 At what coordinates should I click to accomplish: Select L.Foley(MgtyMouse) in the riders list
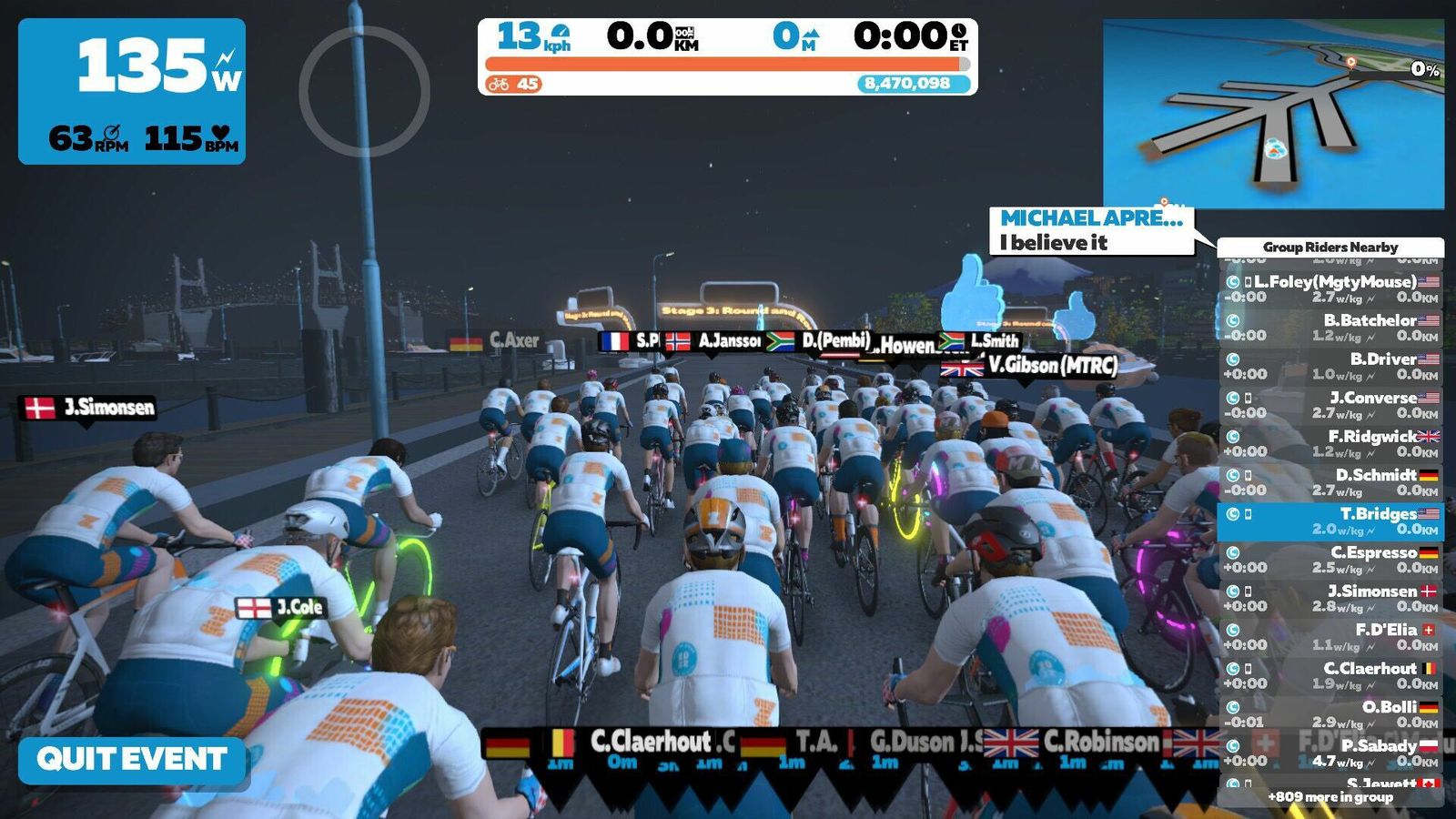[1330, 289]
